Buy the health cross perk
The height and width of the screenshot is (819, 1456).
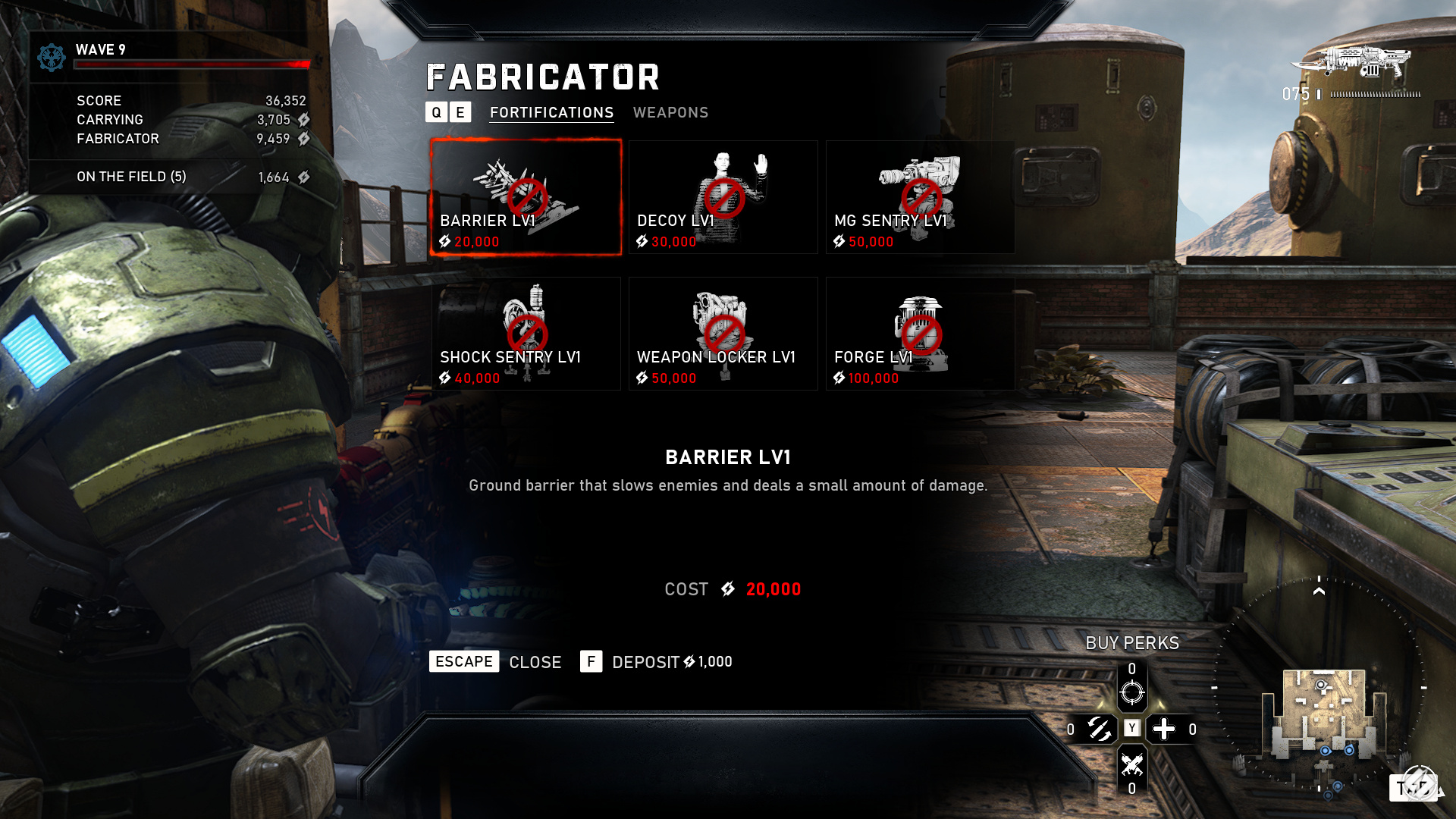click(1164, 730)
